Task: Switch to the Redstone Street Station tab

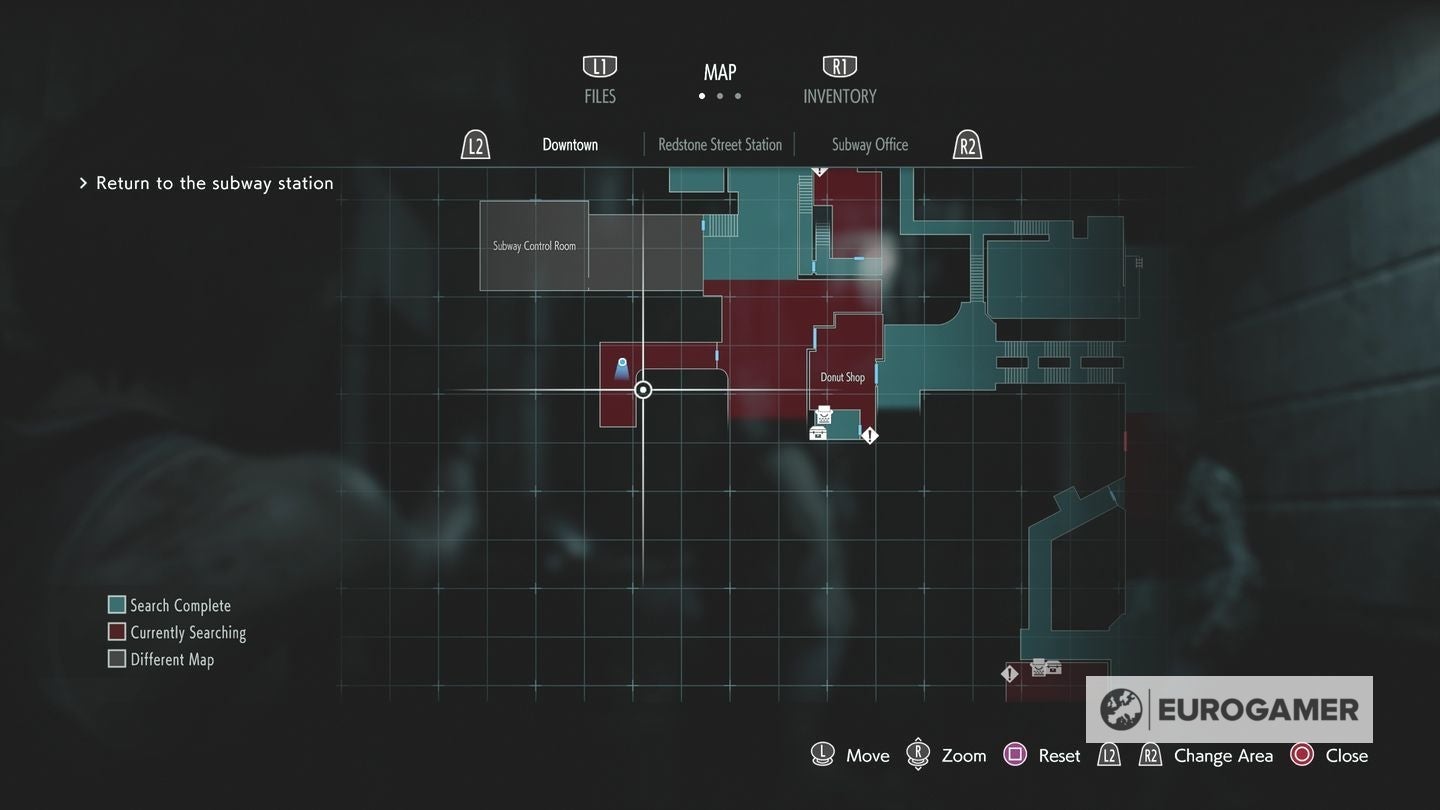Action: [x=719, y=144]
